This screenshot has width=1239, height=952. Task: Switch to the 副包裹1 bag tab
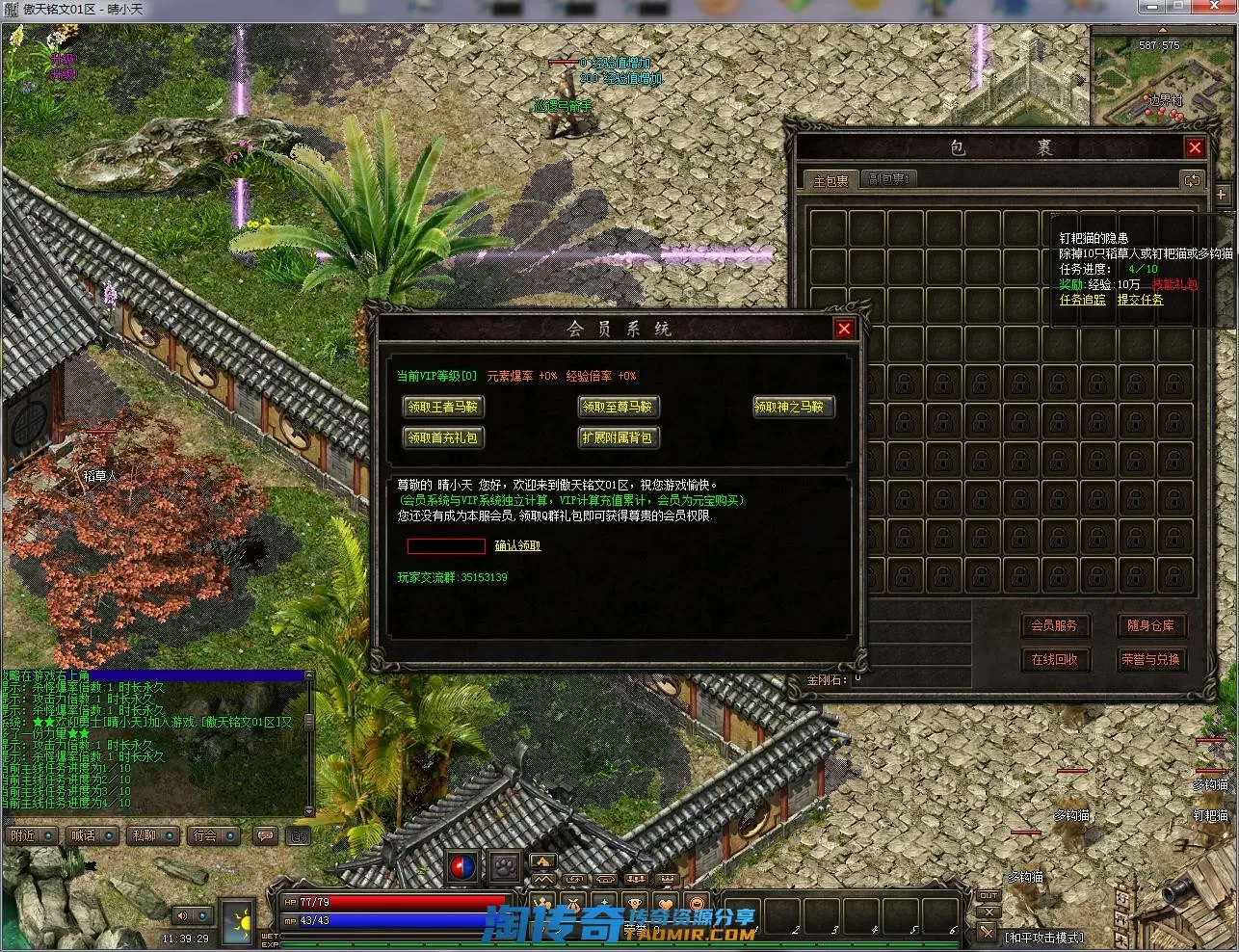(888, 179)
